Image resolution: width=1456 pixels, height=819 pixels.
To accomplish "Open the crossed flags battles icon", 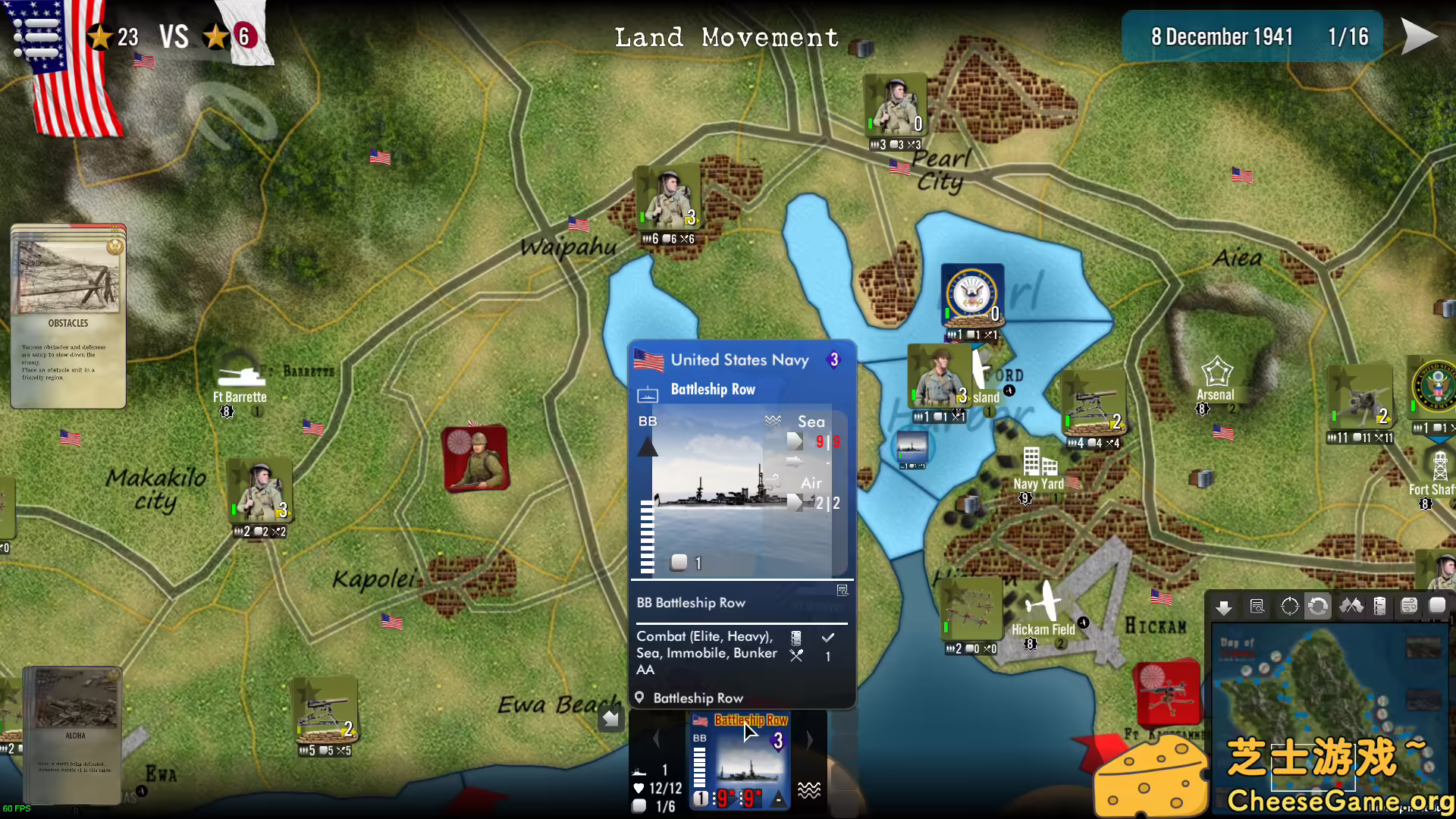I will pyautogui.click(x=1351, y=605).
